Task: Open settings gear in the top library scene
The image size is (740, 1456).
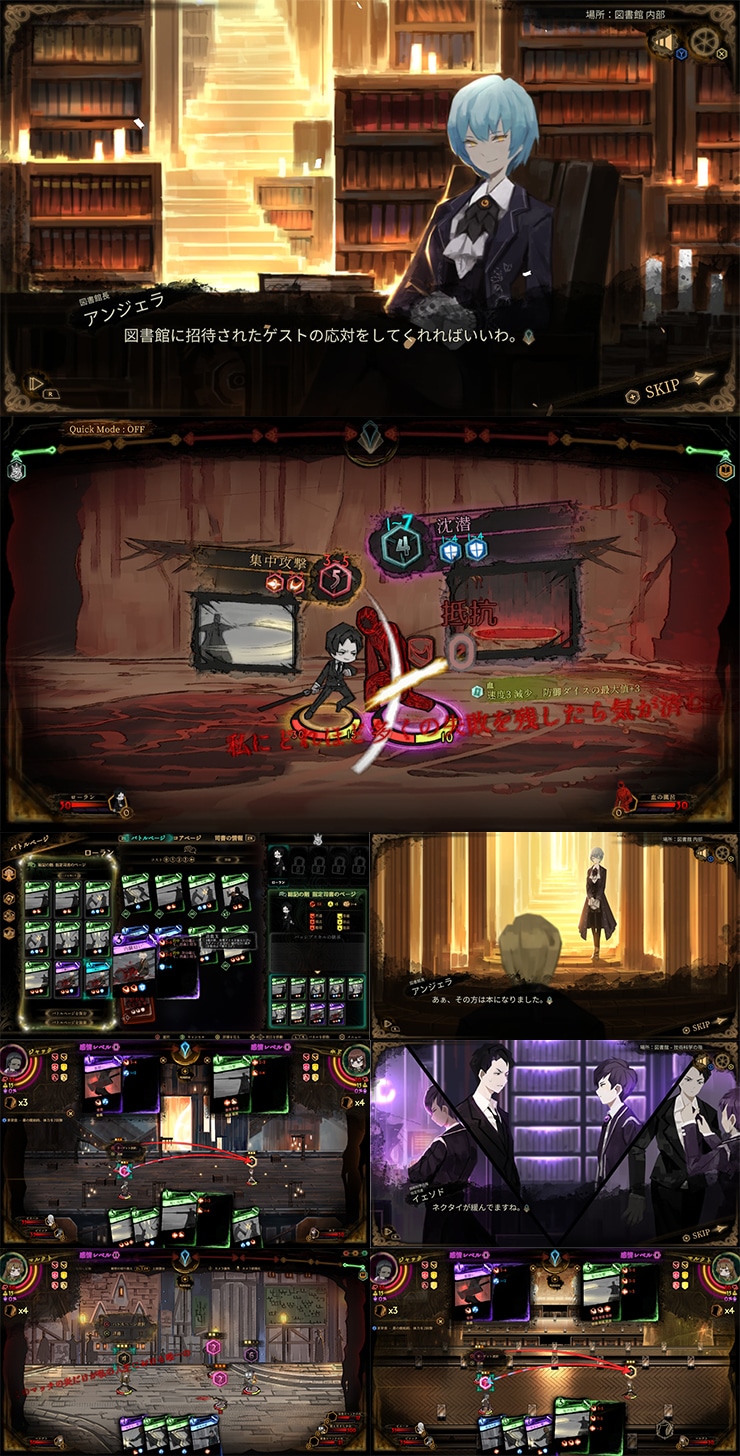Action: (x=705, y=42)
